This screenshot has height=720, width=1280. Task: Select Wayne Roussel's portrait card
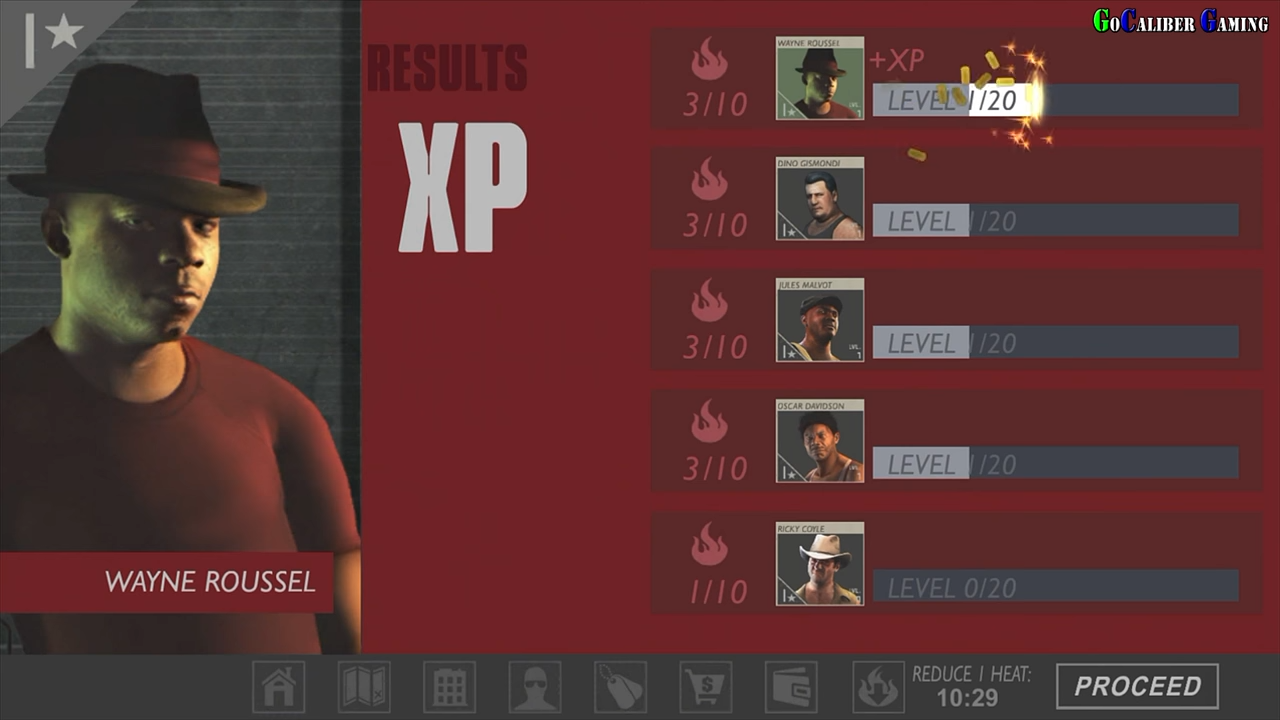tap(819, 78)
